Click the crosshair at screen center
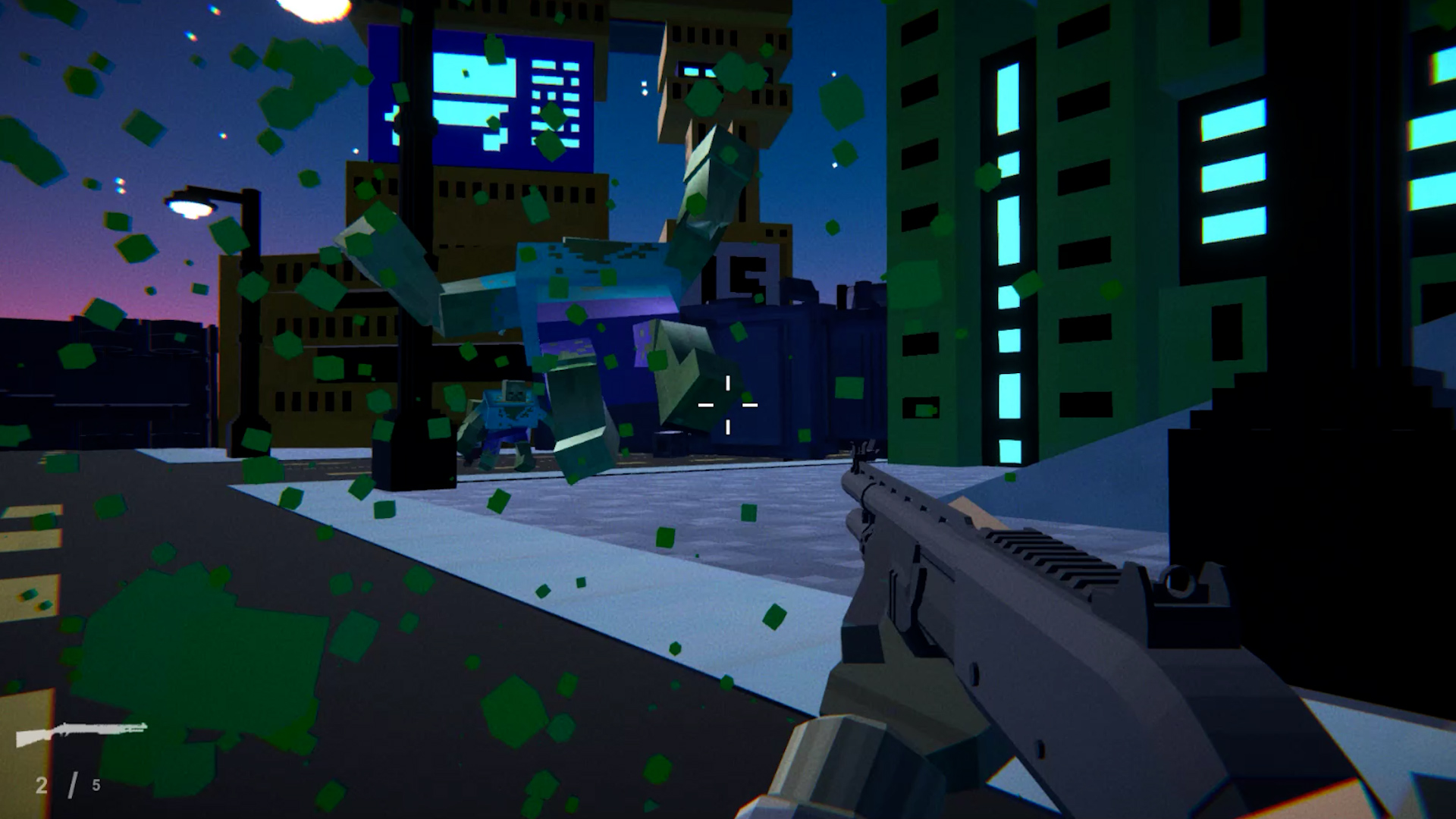1456x819 pixels. pyautogui.click(x=728, y=406)
